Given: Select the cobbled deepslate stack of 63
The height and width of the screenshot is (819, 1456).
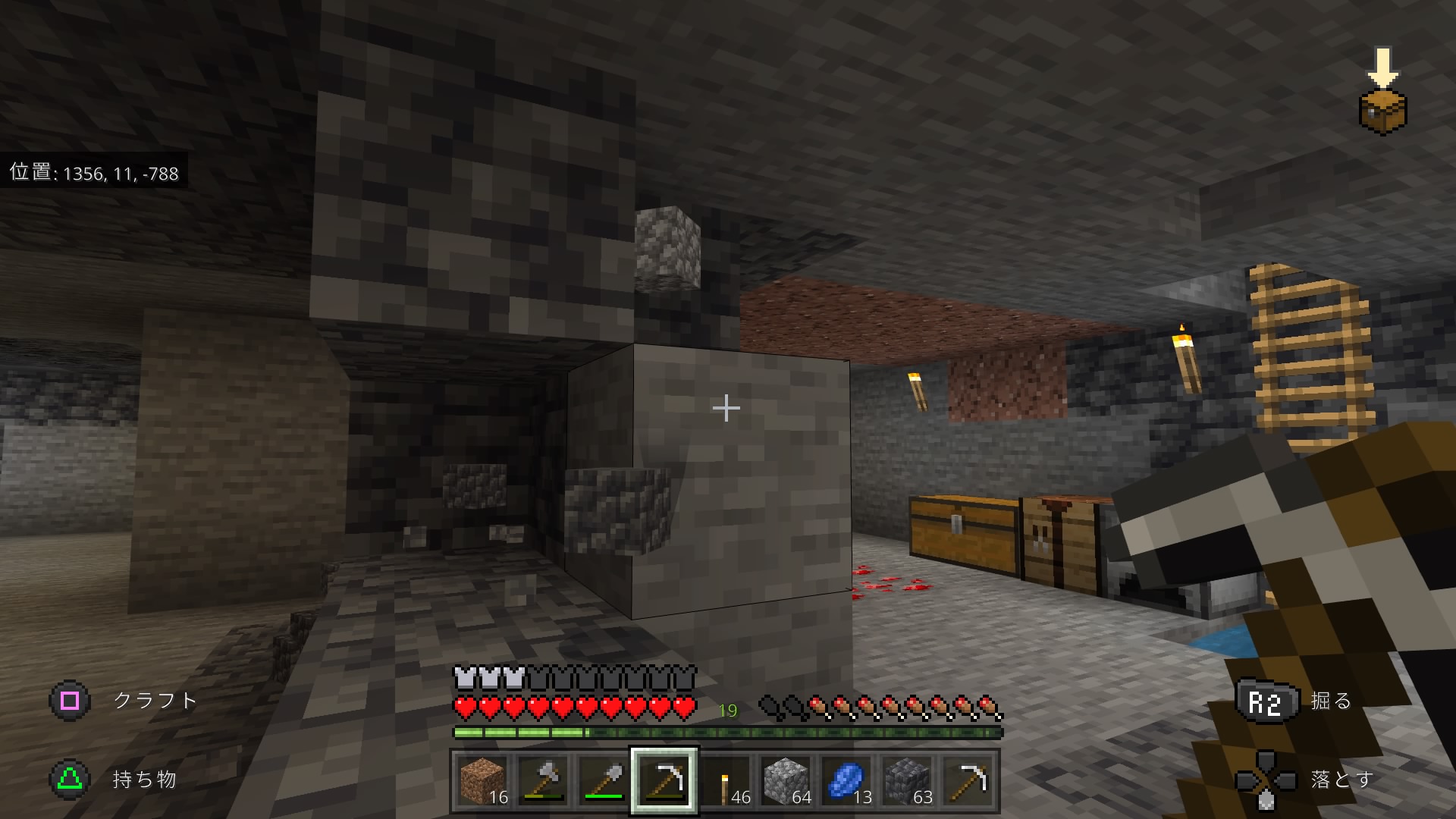Looking at the screenshot, I should click(x=907, y=780).
